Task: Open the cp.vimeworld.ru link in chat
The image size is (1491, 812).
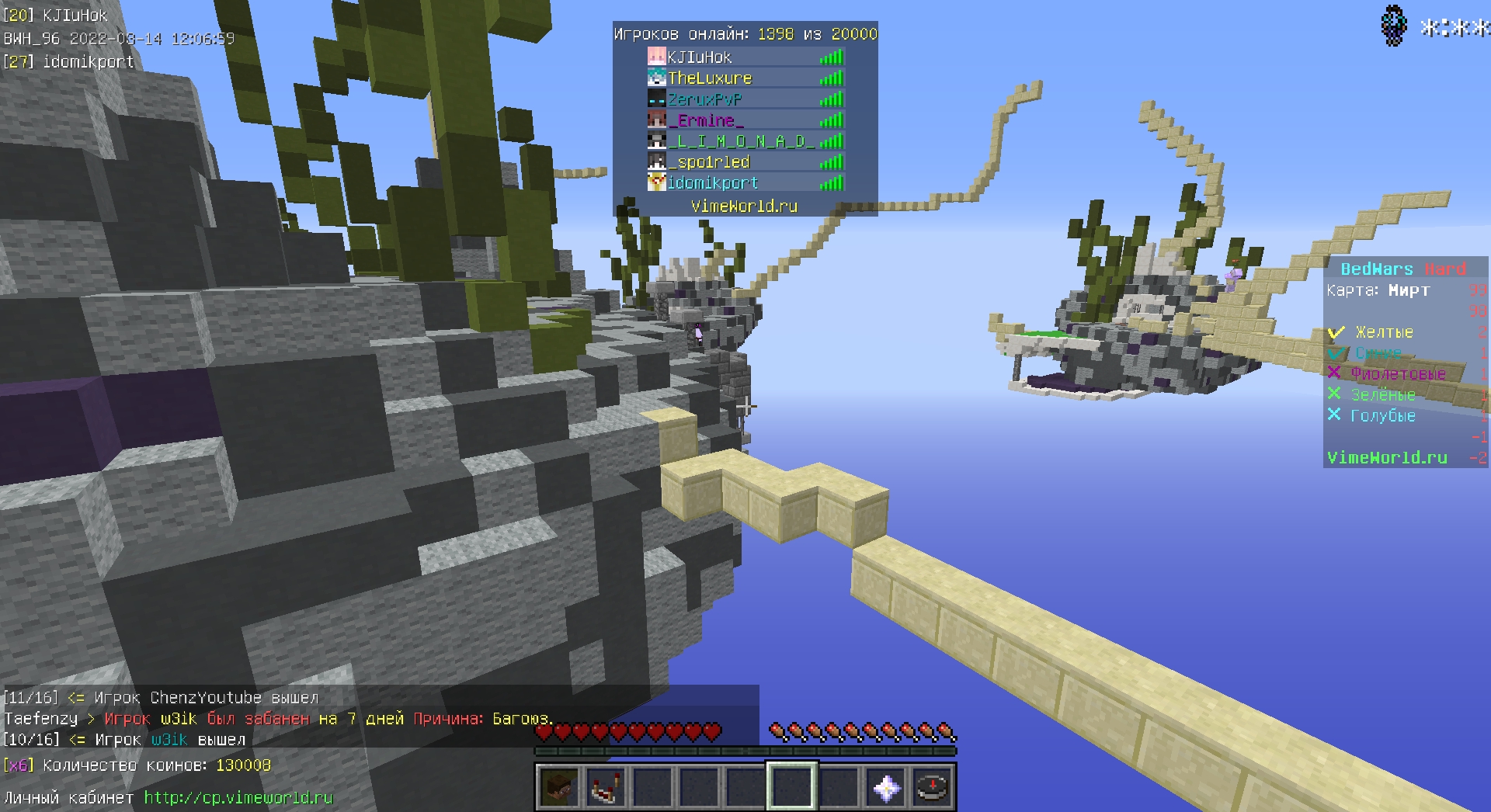Action: point(238,797)
